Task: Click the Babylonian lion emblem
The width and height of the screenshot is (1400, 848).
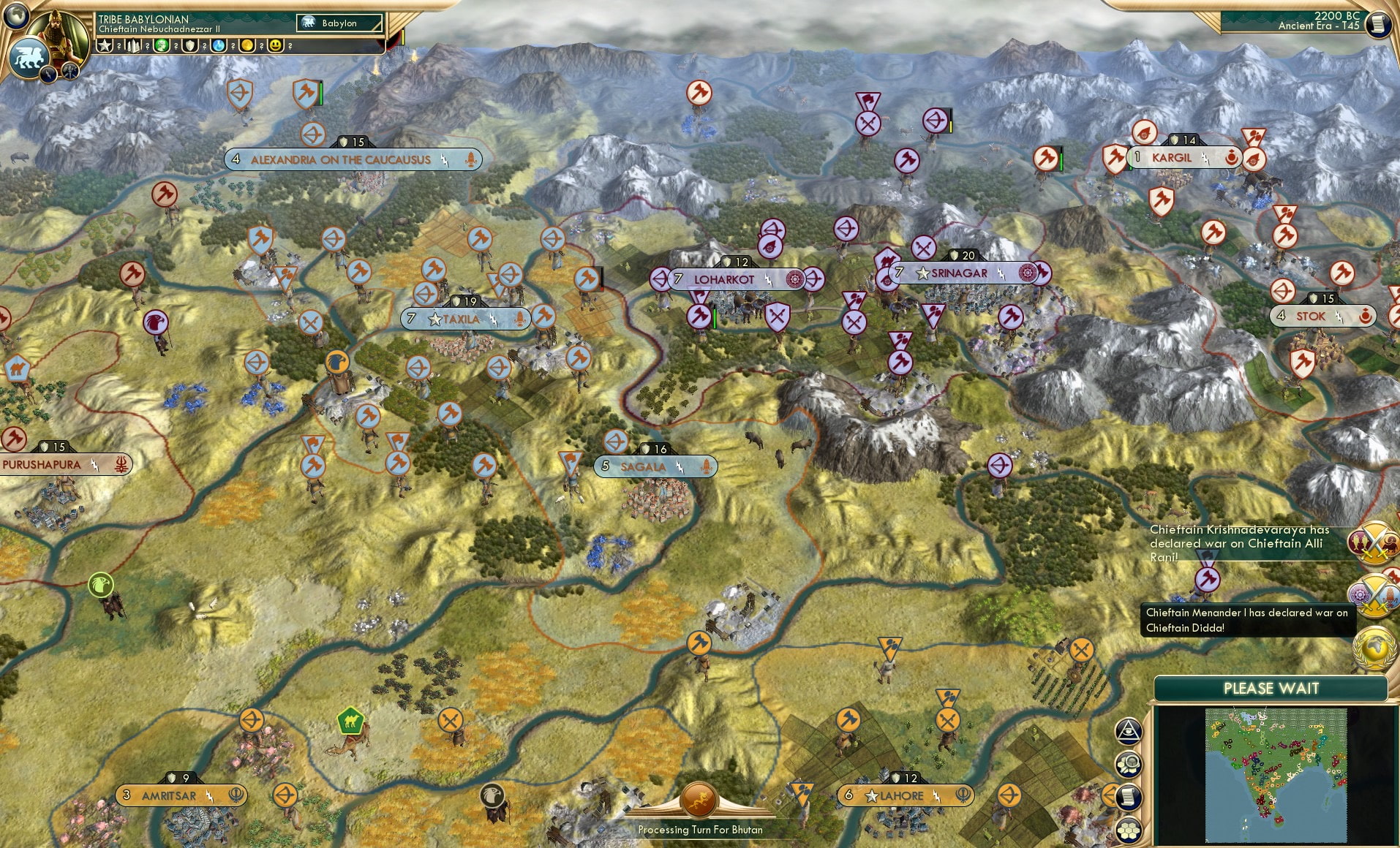Action: (x=30, y=58)
